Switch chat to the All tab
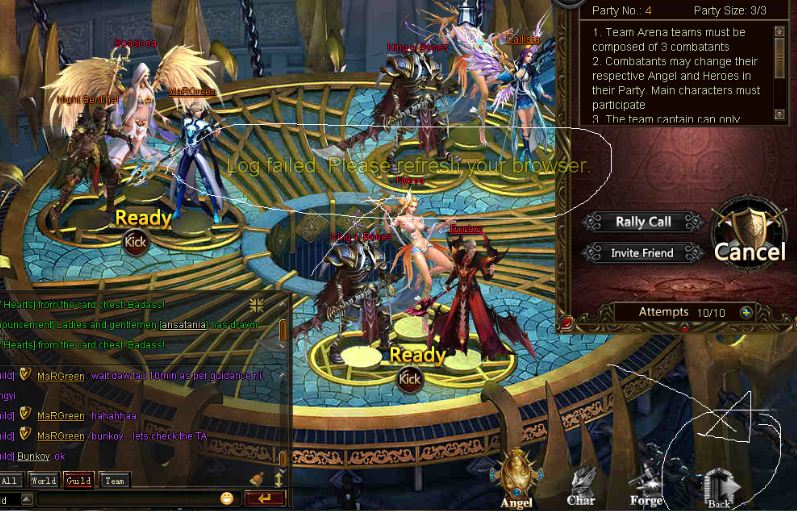This screenshot has height=511, width=797. click(10, 481)
